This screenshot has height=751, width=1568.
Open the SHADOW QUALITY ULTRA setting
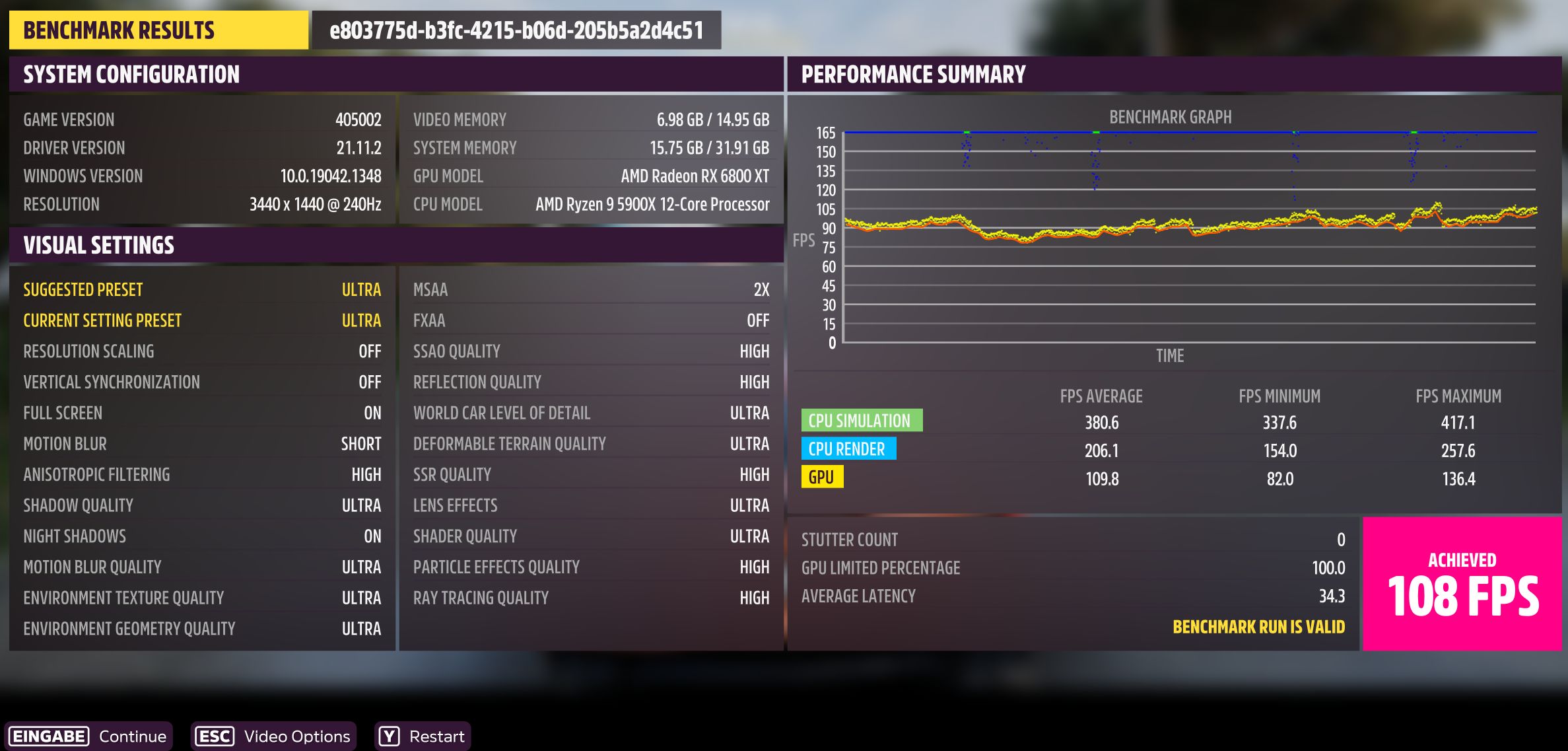(x=198, y=505)
